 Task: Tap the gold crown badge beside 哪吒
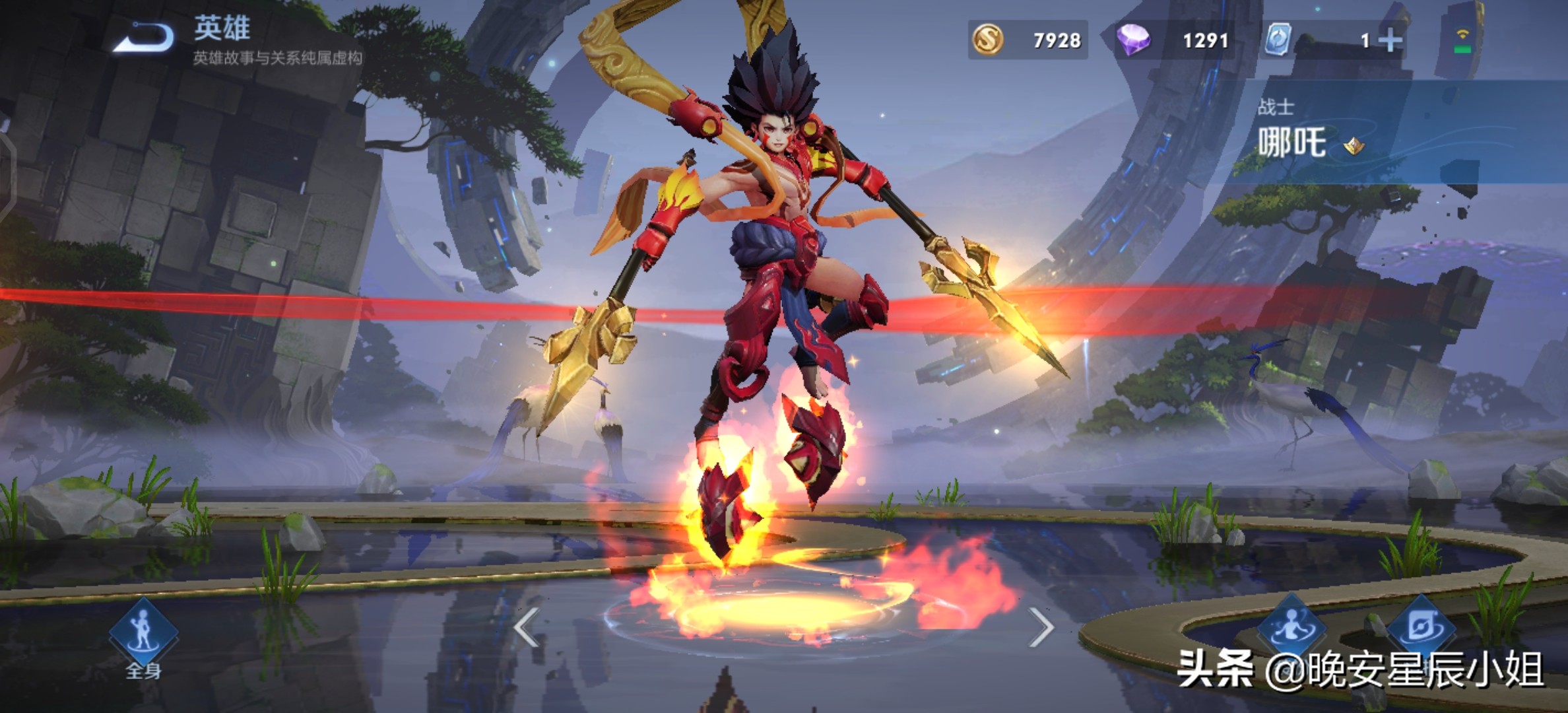pyautogui.click(x=1354, y=145)
